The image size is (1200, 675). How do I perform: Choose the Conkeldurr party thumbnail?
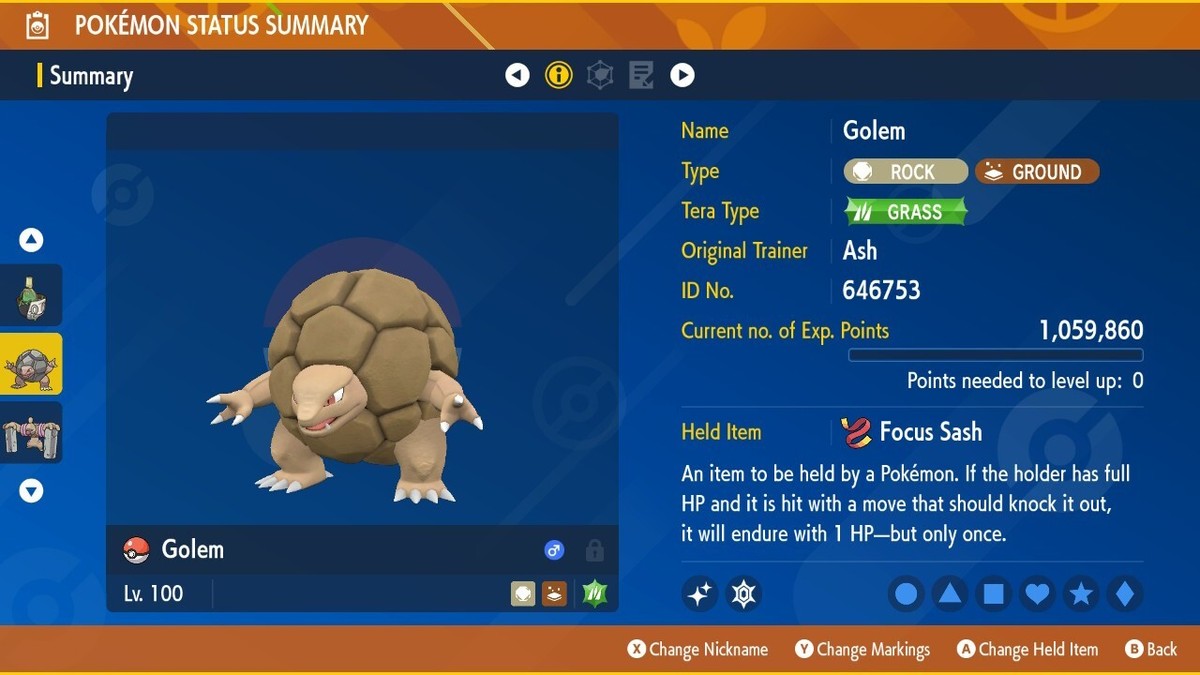(31, 432)
